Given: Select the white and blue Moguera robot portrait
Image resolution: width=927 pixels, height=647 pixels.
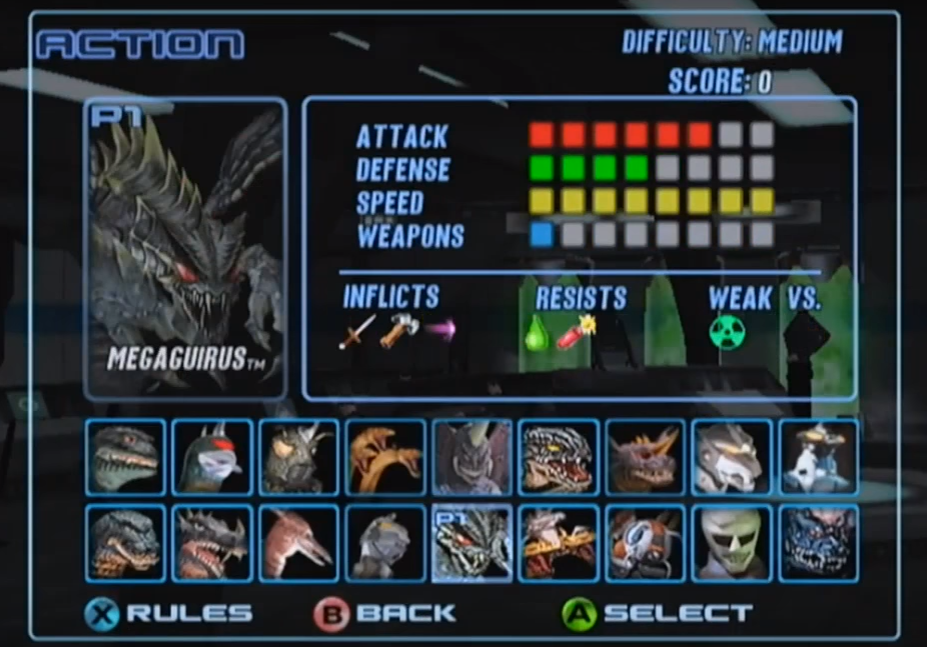Looking at the screenshot, I should pos(818,458).
